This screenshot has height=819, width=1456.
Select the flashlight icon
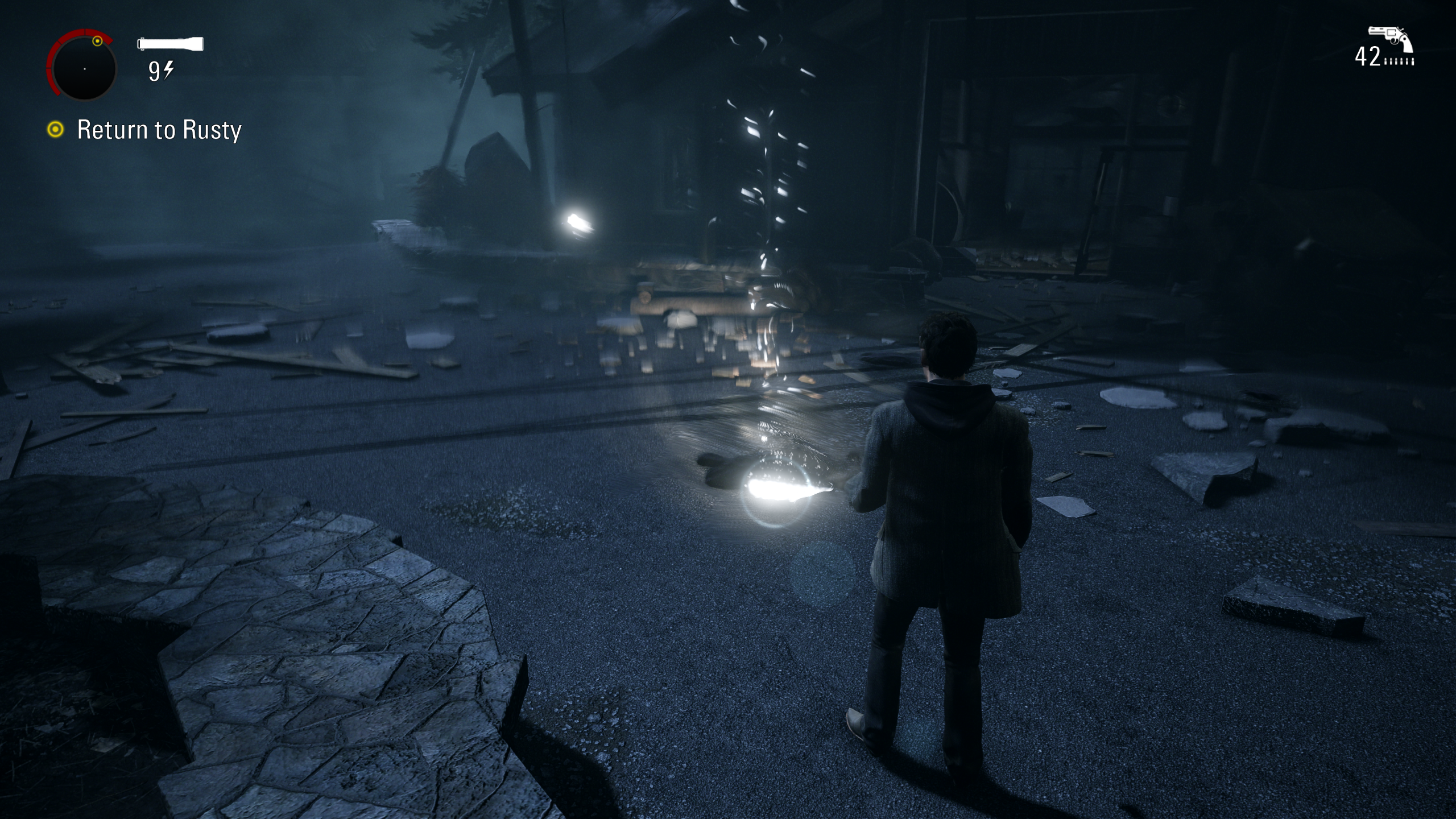[x=171, y=44]
